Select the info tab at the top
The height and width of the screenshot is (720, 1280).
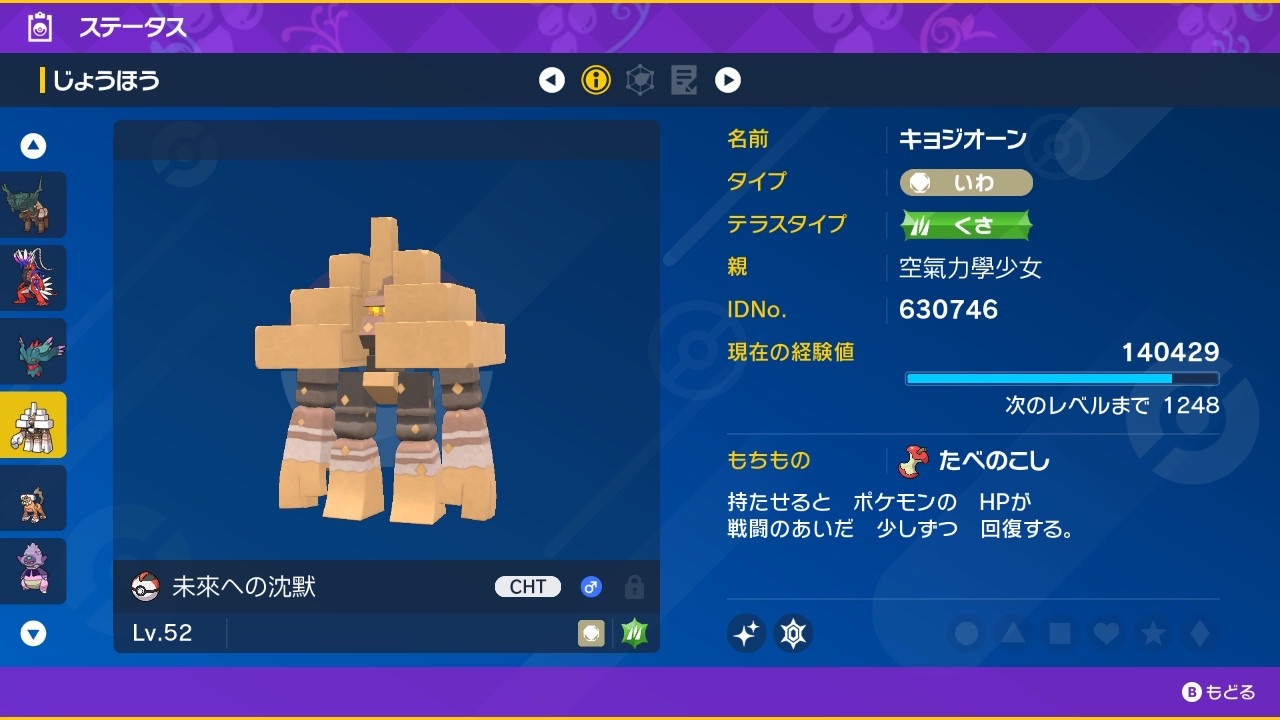[595, 79]
